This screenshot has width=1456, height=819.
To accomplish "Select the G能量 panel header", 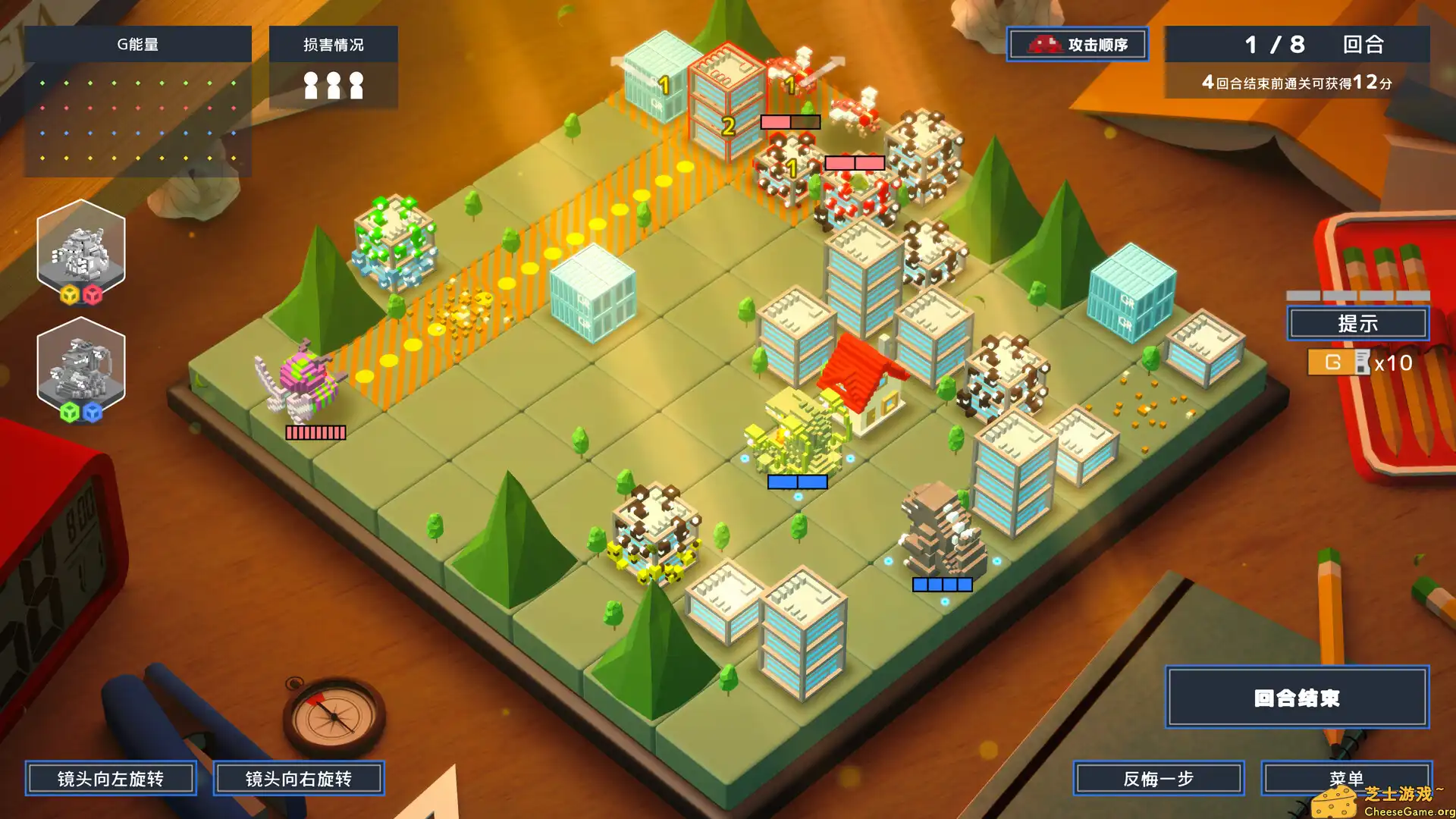I will pos(139,44).
